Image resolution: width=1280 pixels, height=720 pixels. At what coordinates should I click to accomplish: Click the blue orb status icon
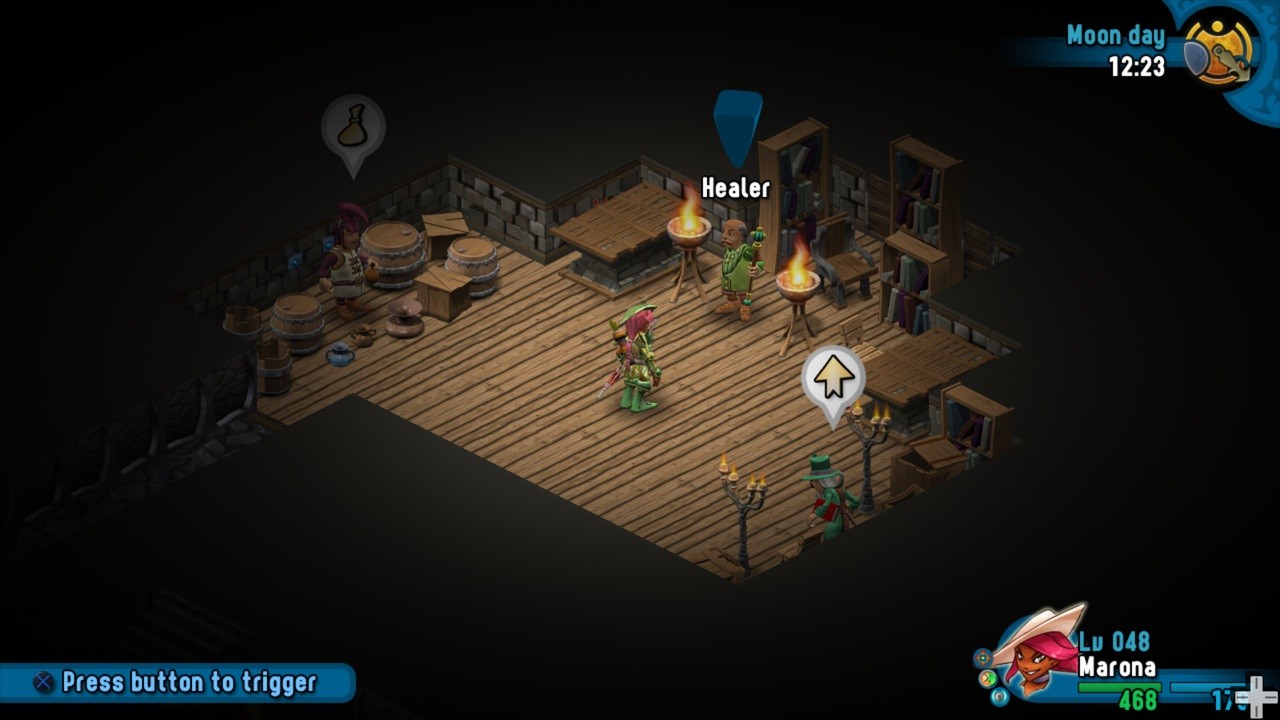point(1000,695)
